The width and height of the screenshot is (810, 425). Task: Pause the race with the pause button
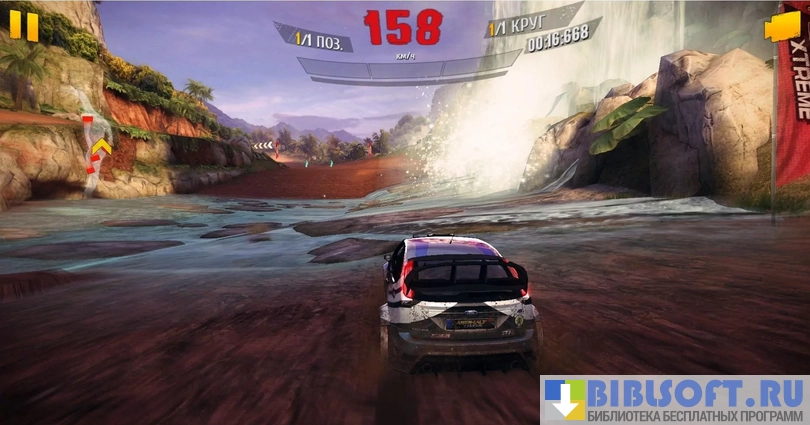(x=24, y=25)
